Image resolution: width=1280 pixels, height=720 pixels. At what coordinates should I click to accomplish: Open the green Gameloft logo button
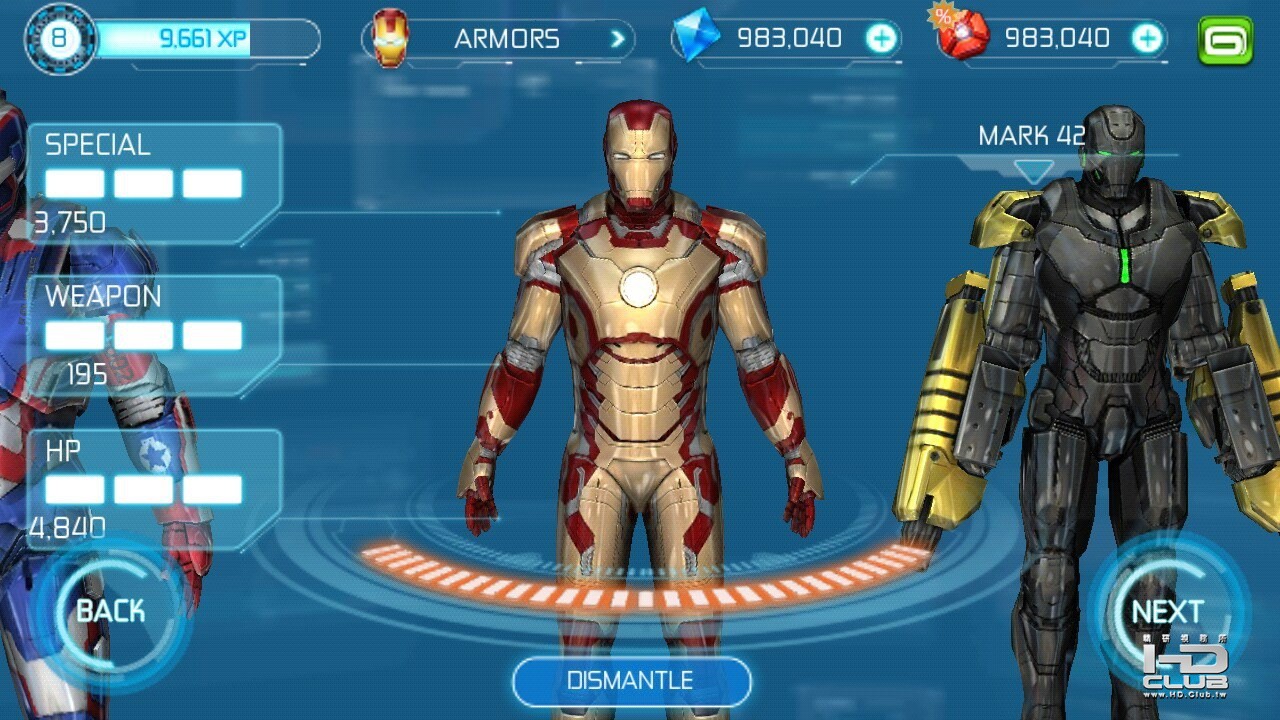coord(1225,40)
